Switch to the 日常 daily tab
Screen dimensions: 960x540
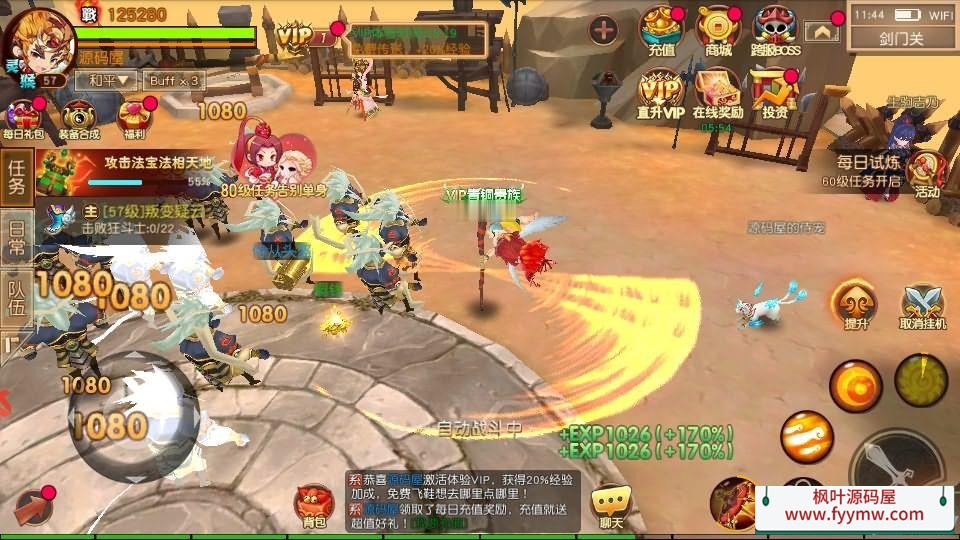click(16, 236)
